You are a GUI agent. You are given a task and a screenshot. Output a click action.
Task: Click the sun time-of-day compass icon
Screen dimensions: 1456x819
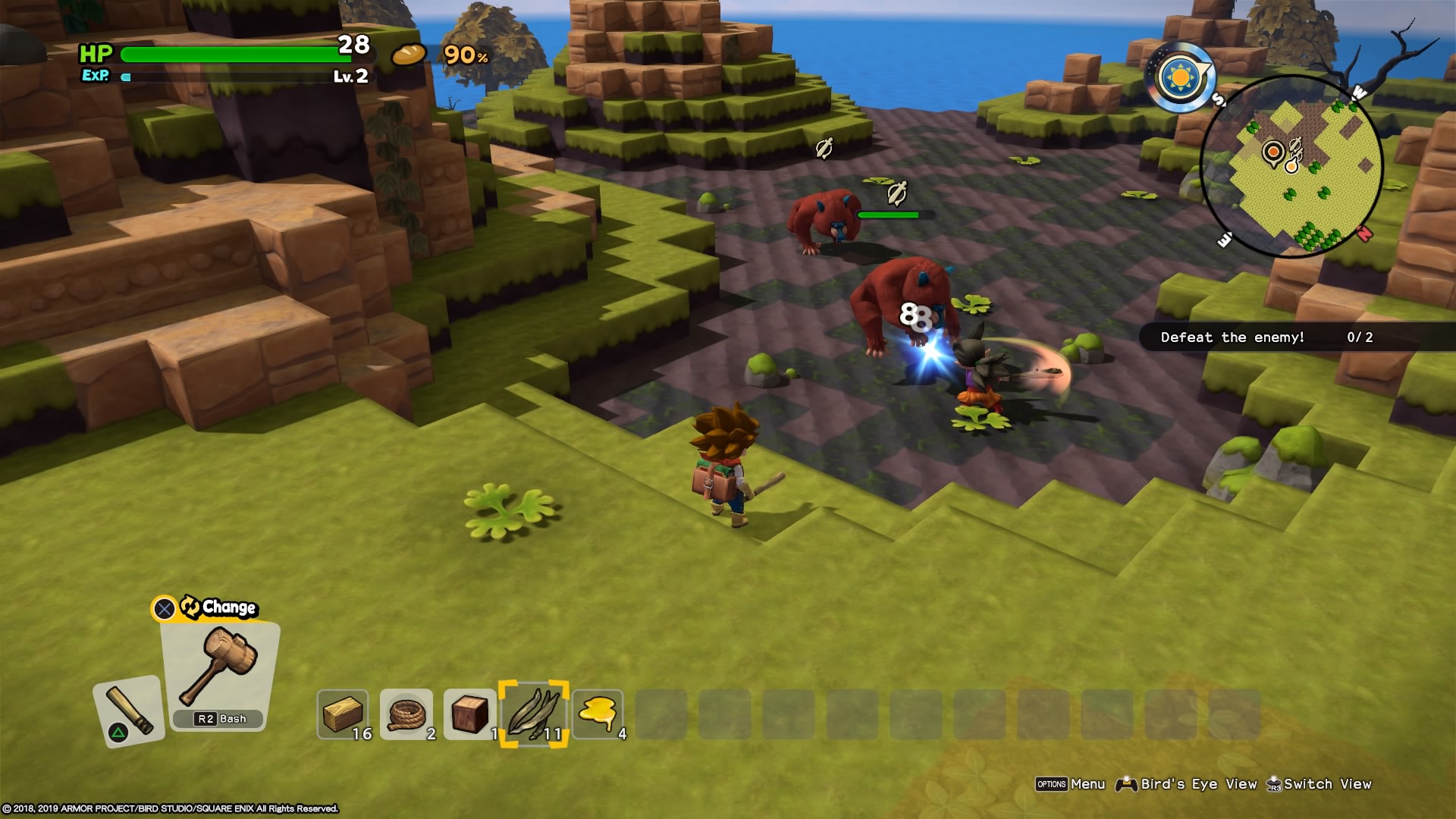(x=1181, y=77)
